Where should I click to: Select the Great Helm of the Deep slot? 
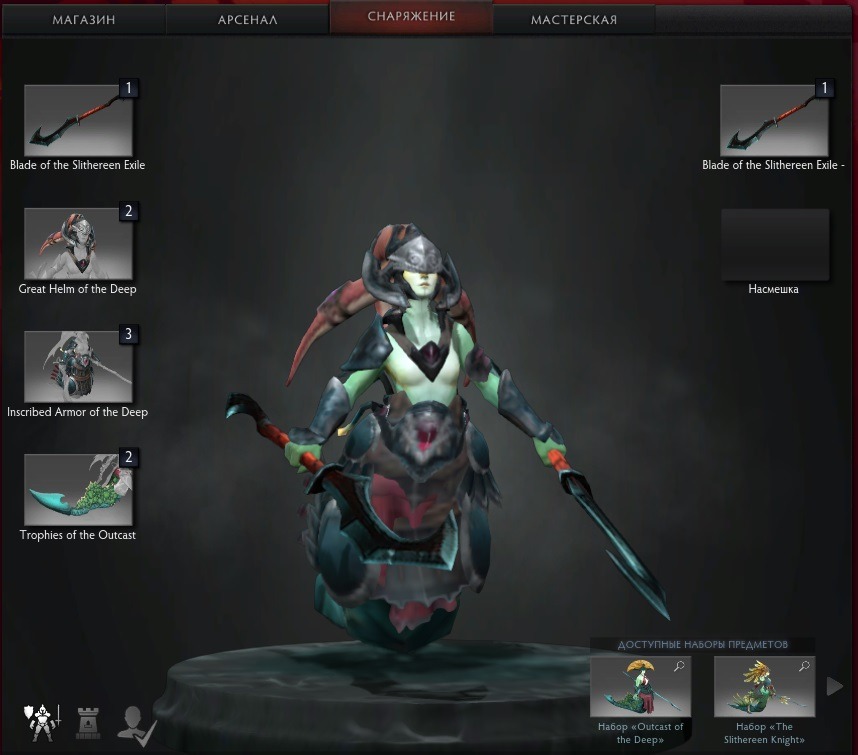click(78, 243)
